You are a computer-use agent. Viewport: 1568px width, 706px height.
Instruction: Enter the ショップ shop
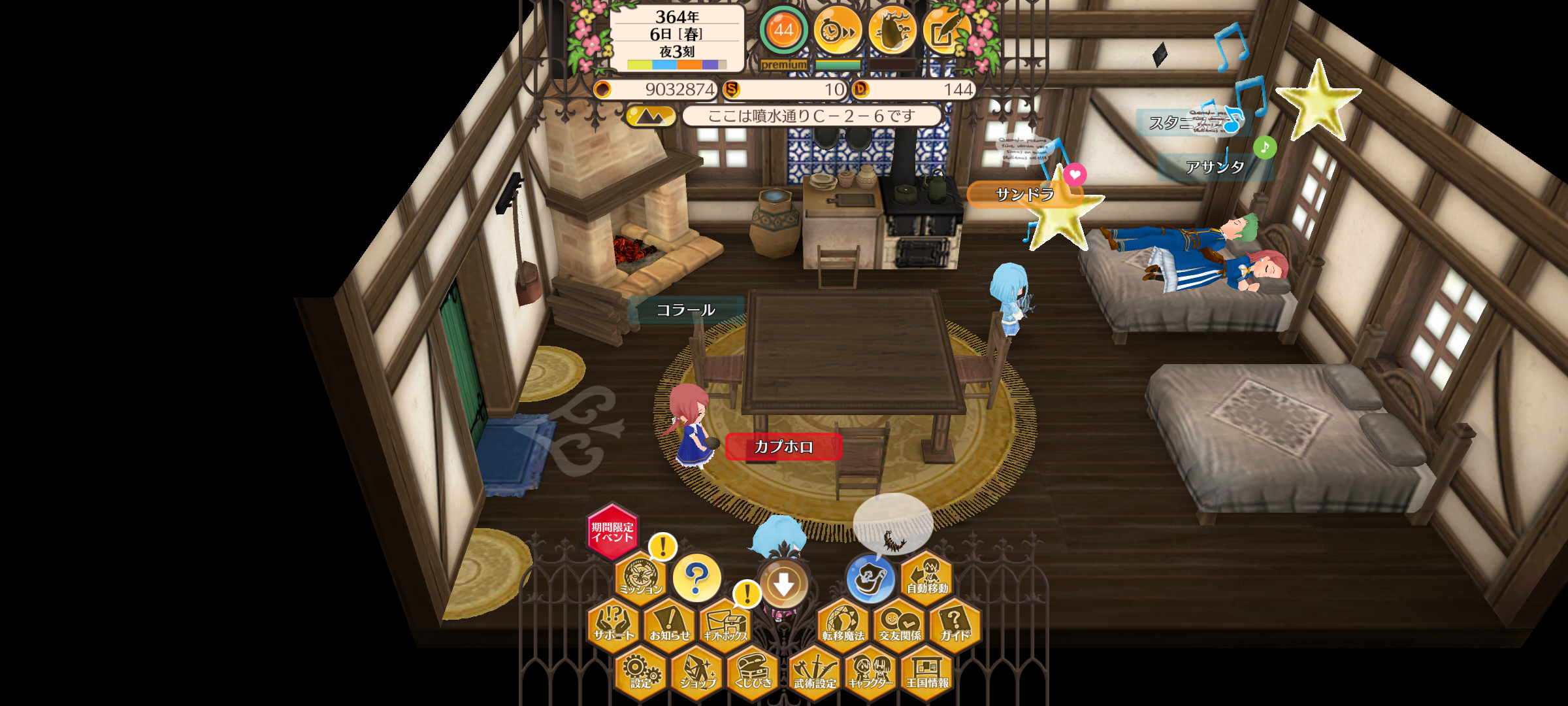[x=697, y=672]
